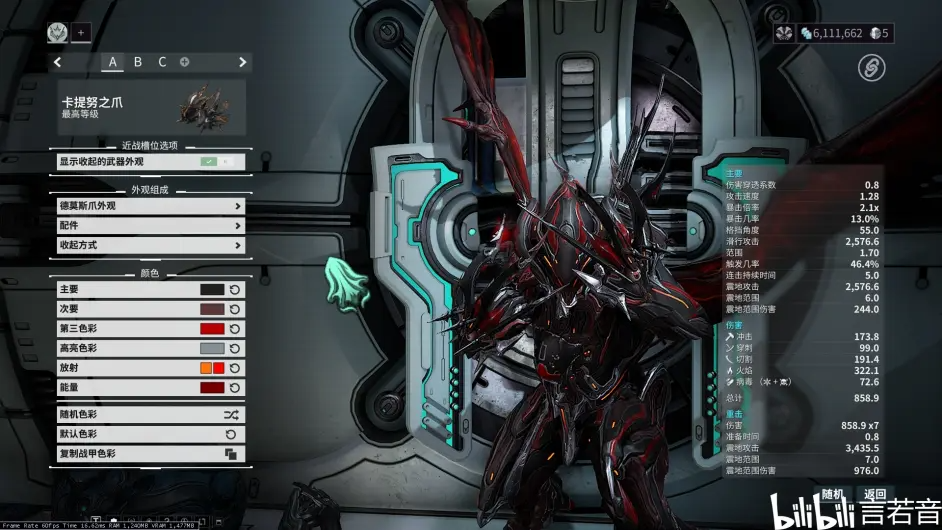This screenshot has height=530, width=942.
Task: Restore 默认色彩 default colors
Action: coord(151,435)
